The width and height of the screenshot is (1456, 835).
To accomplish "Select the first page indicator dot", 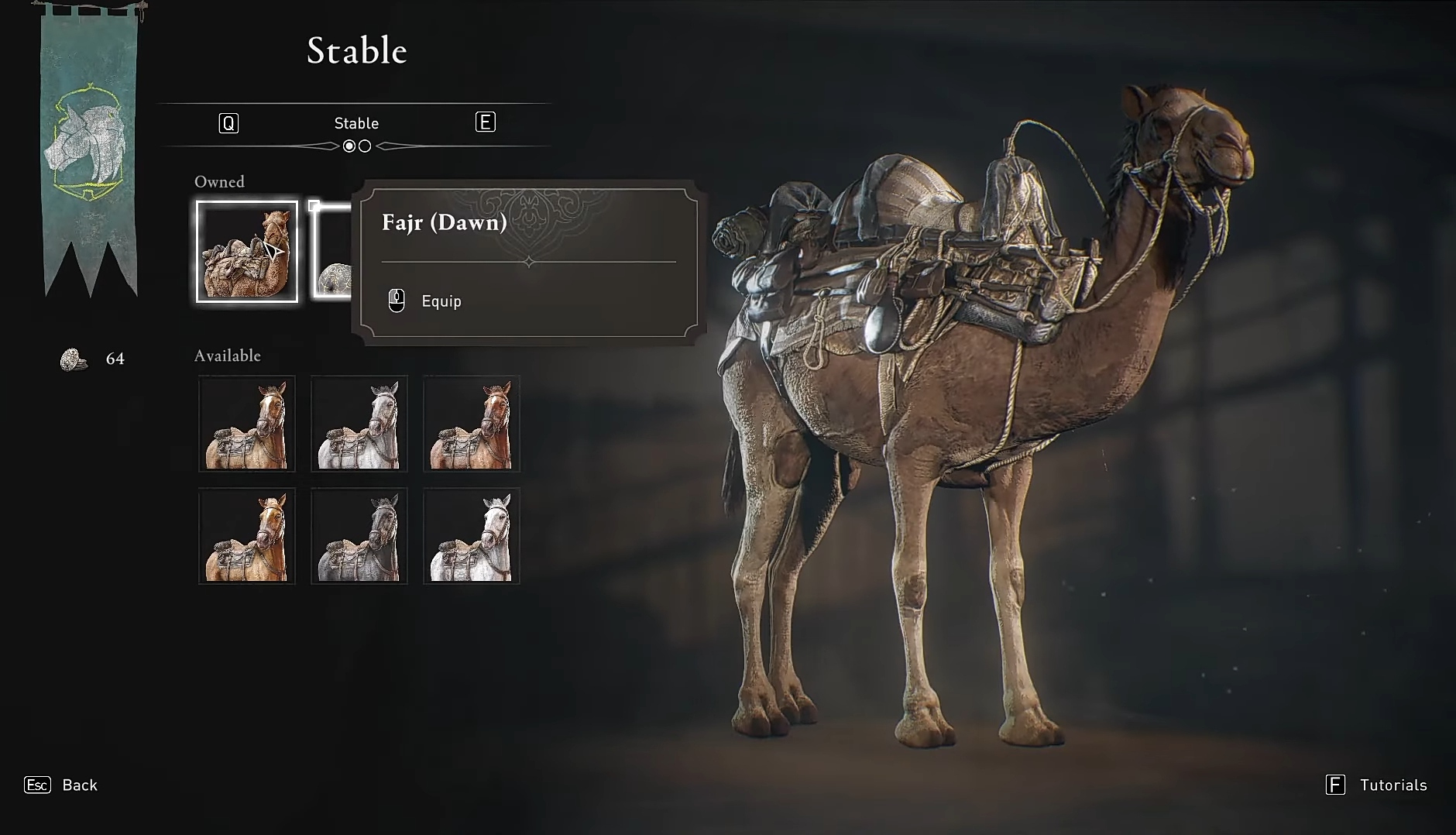I will point(350,146).
